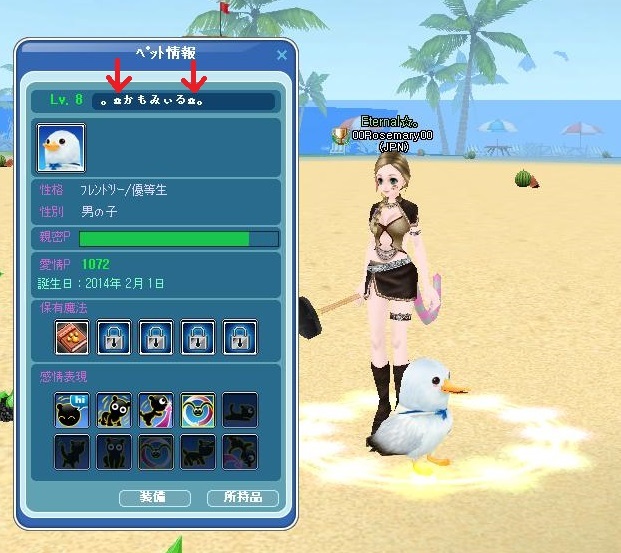Activate the jumping pet emotion with pink arrow
This screenshot has height=553, width=621.
click(155, 409)
